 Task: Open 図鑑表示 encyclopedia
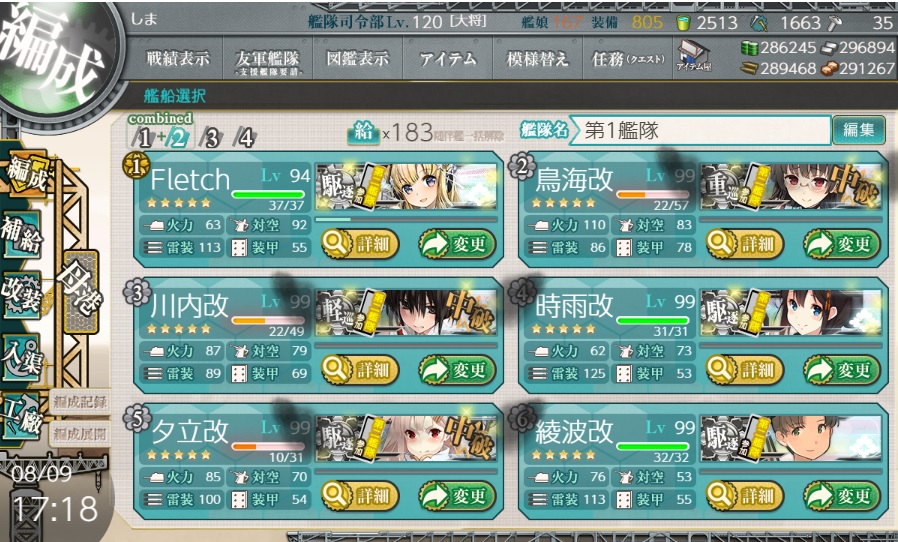357,59
